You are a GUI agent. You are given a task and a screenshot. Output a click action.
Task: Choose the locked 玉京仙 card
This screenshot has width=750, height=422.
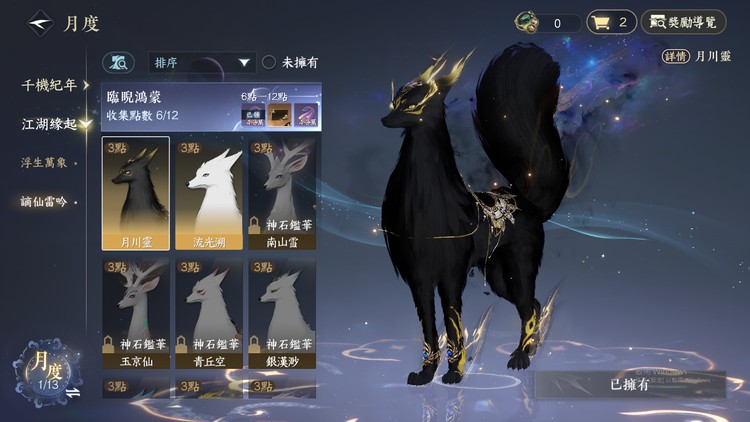[x=135, y=314]
